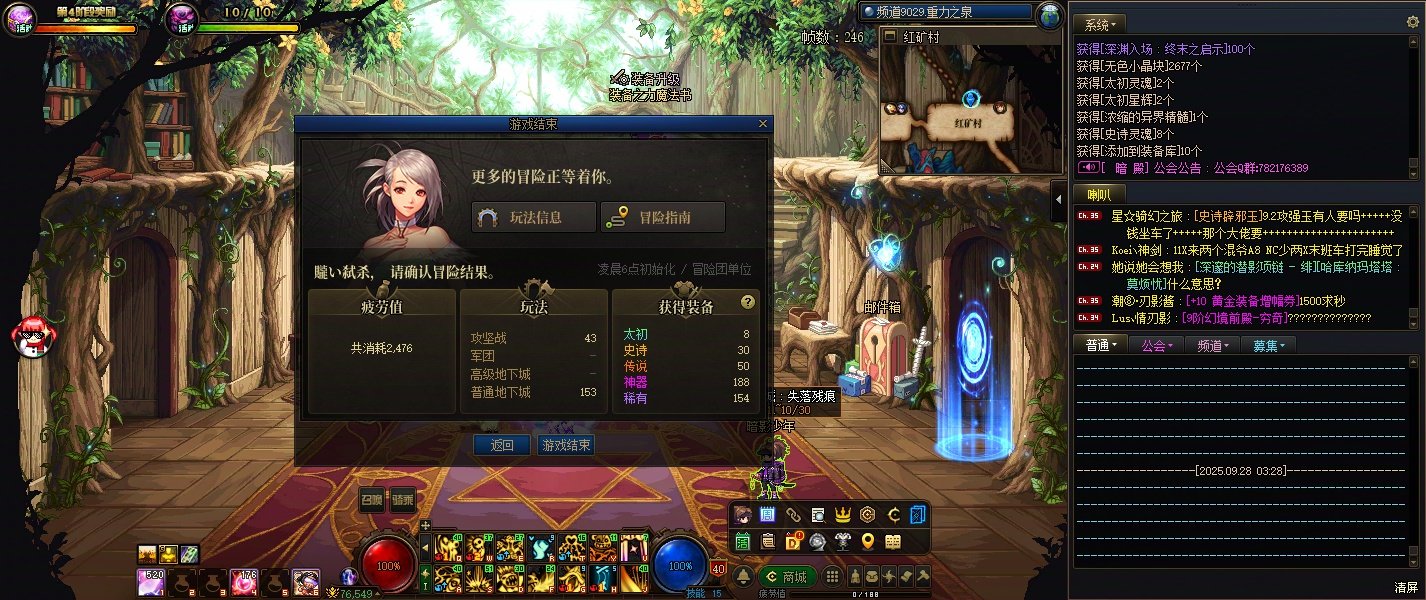Open the 商城 shop
Viewport: 1426px width, 600px height.
pyautogui.click(x=787, y=577)
